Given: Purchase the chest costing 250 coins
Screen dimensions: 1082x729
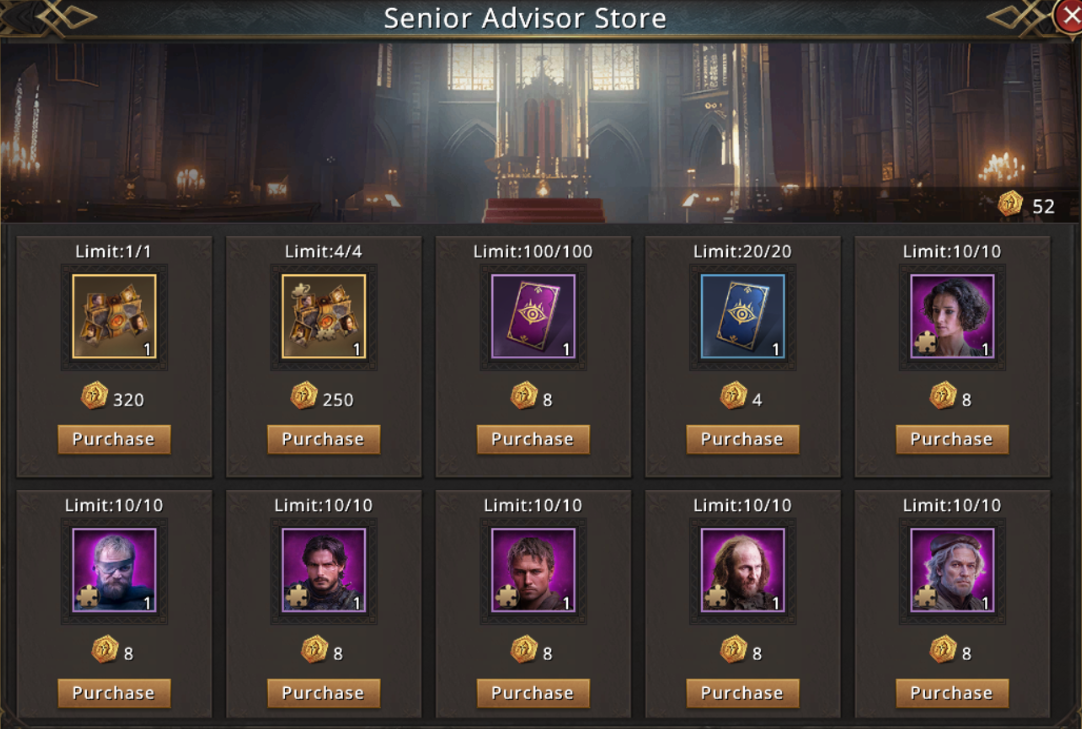Looking at the screenshot, I should pyautogui.click(x=323, y=439).
